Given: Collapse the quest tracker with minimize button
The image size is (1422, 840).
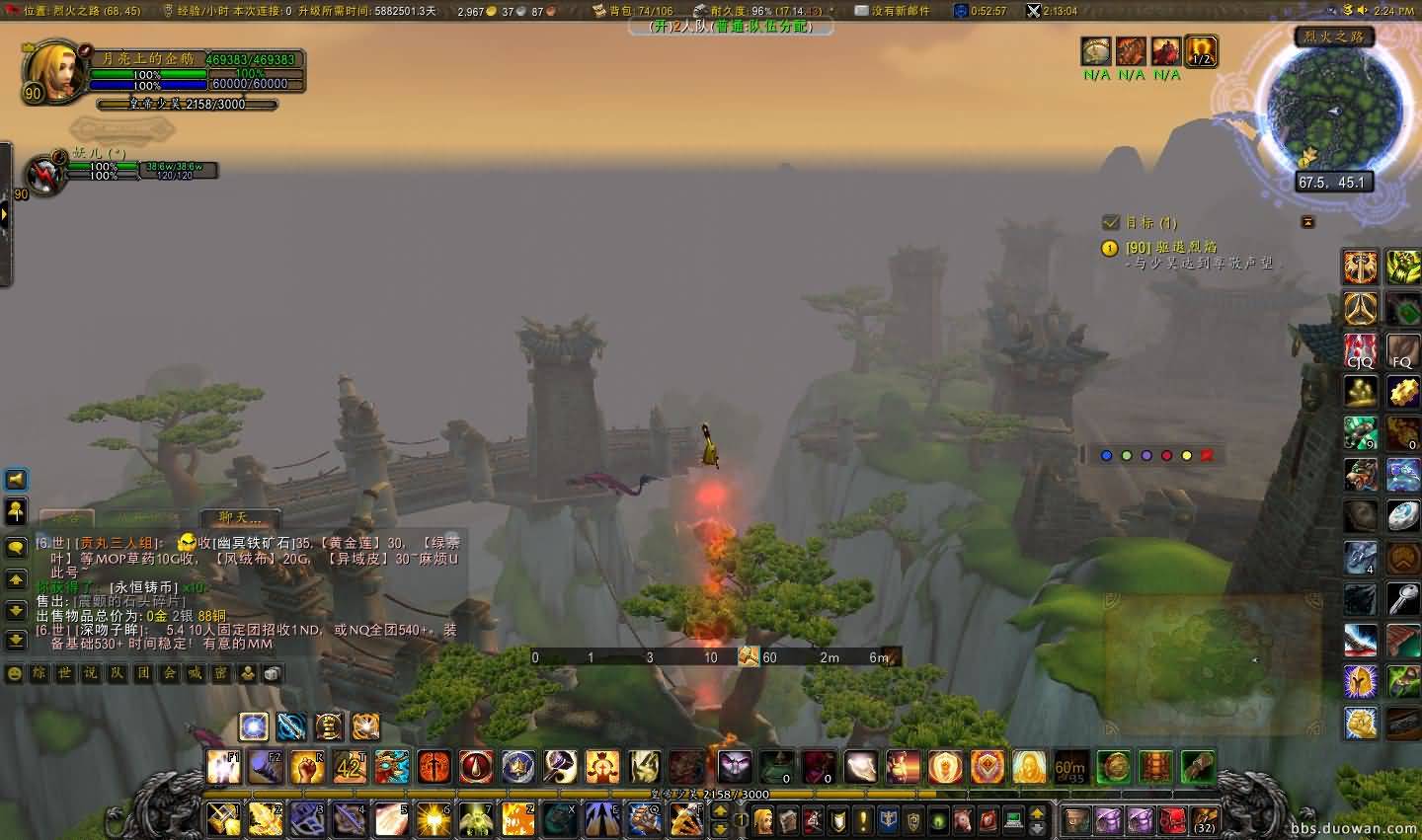Looking at the screenshot, I should (x=1307, y=222).
